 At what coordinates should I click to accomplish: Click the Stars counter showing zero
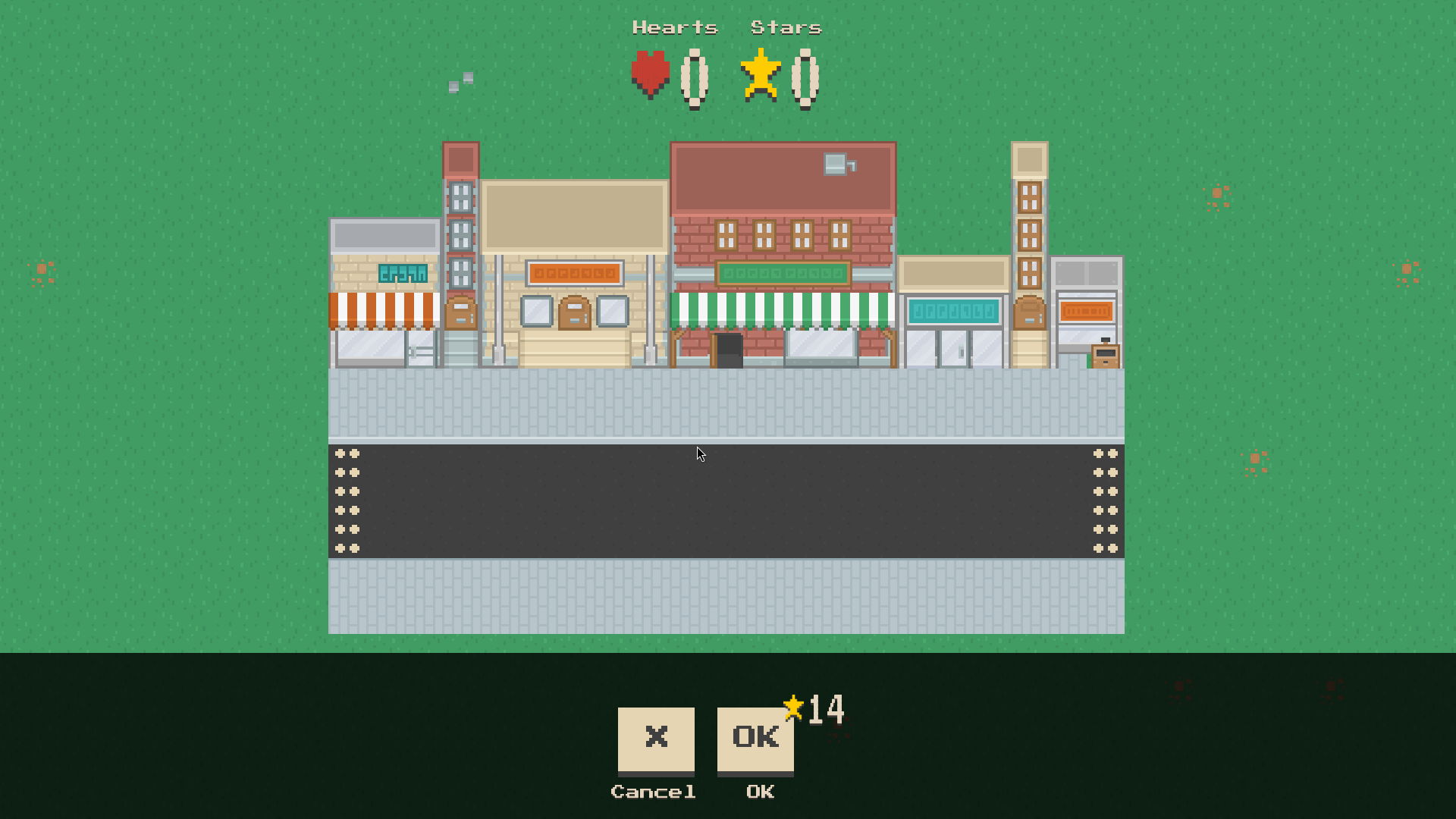(x=805, y=76)
